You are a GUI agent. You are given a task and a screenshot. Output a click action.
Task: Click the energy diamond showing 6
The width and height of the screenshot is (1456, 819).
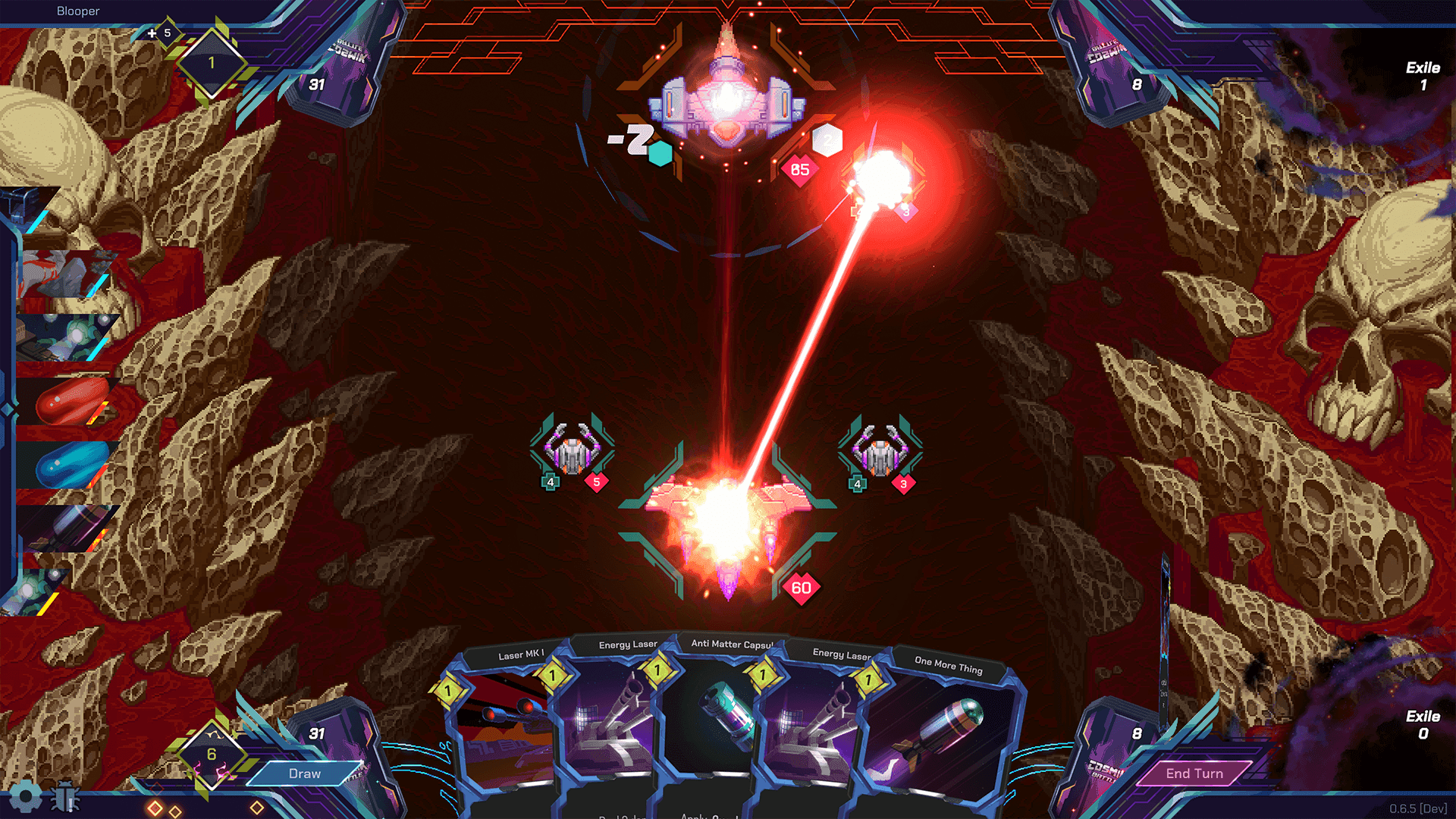(211, 755)
